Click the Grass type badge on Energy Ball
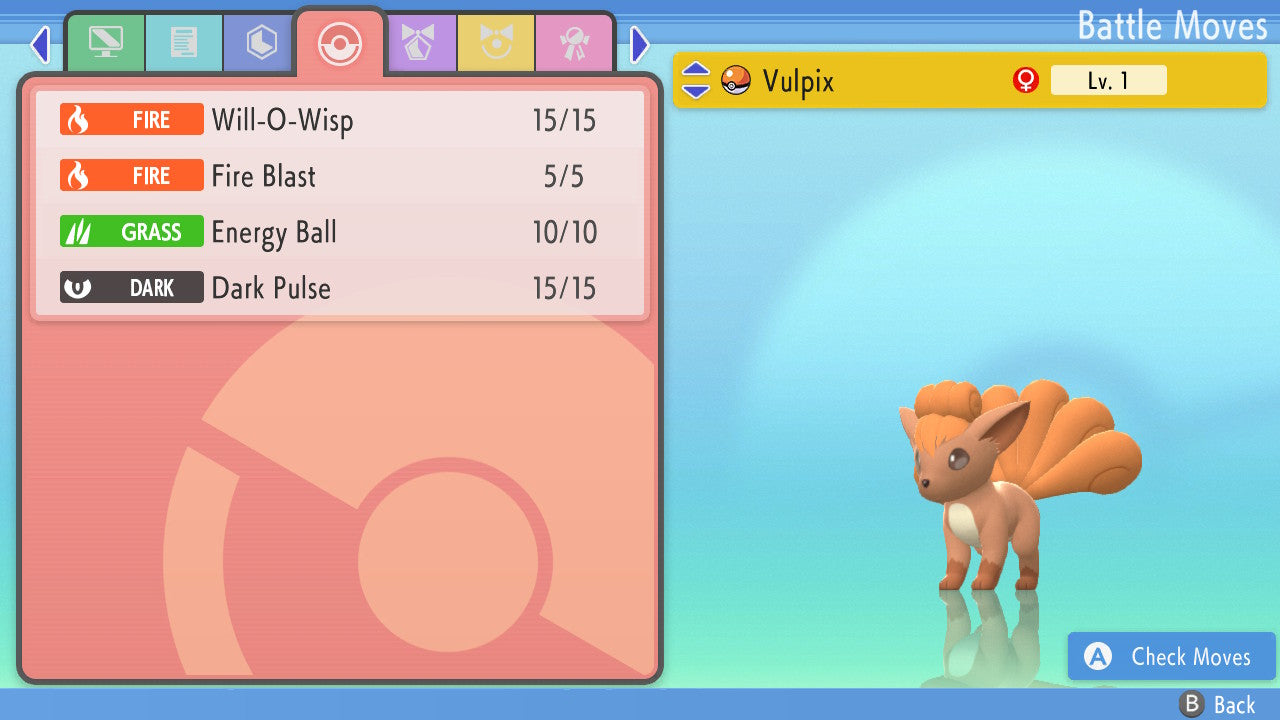Viewport: 1280px width, 720px height. [x=131, y=231]
